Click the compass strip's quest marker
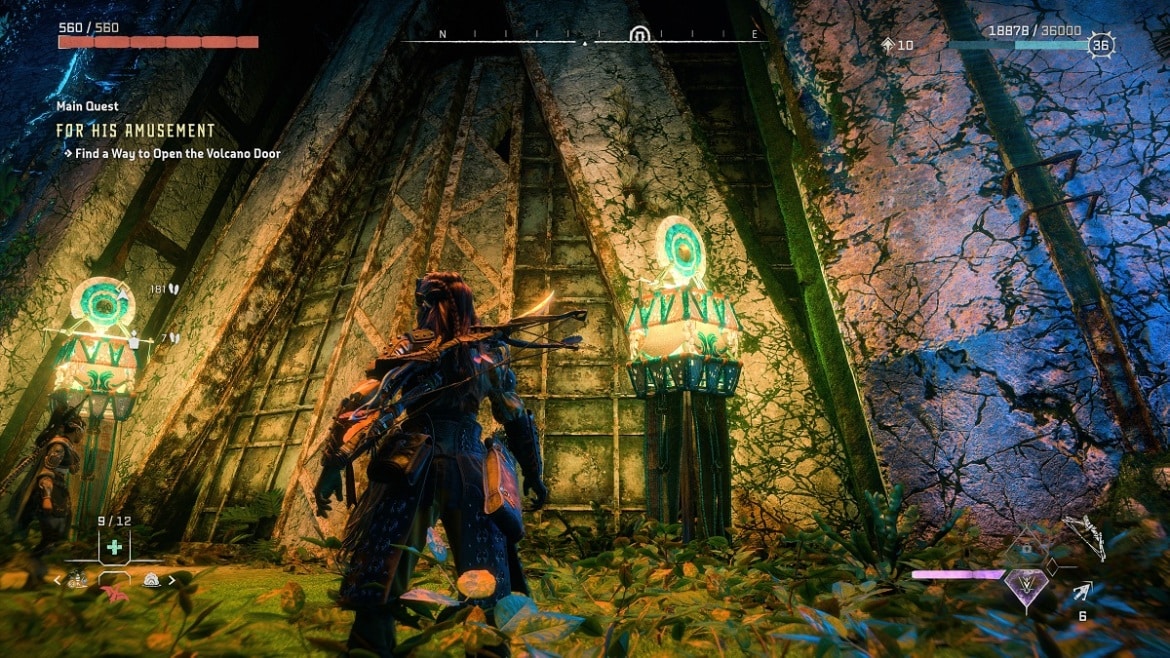Image resolution: width=1170 pixels, height=658 pixels. (x=639, y=36)
